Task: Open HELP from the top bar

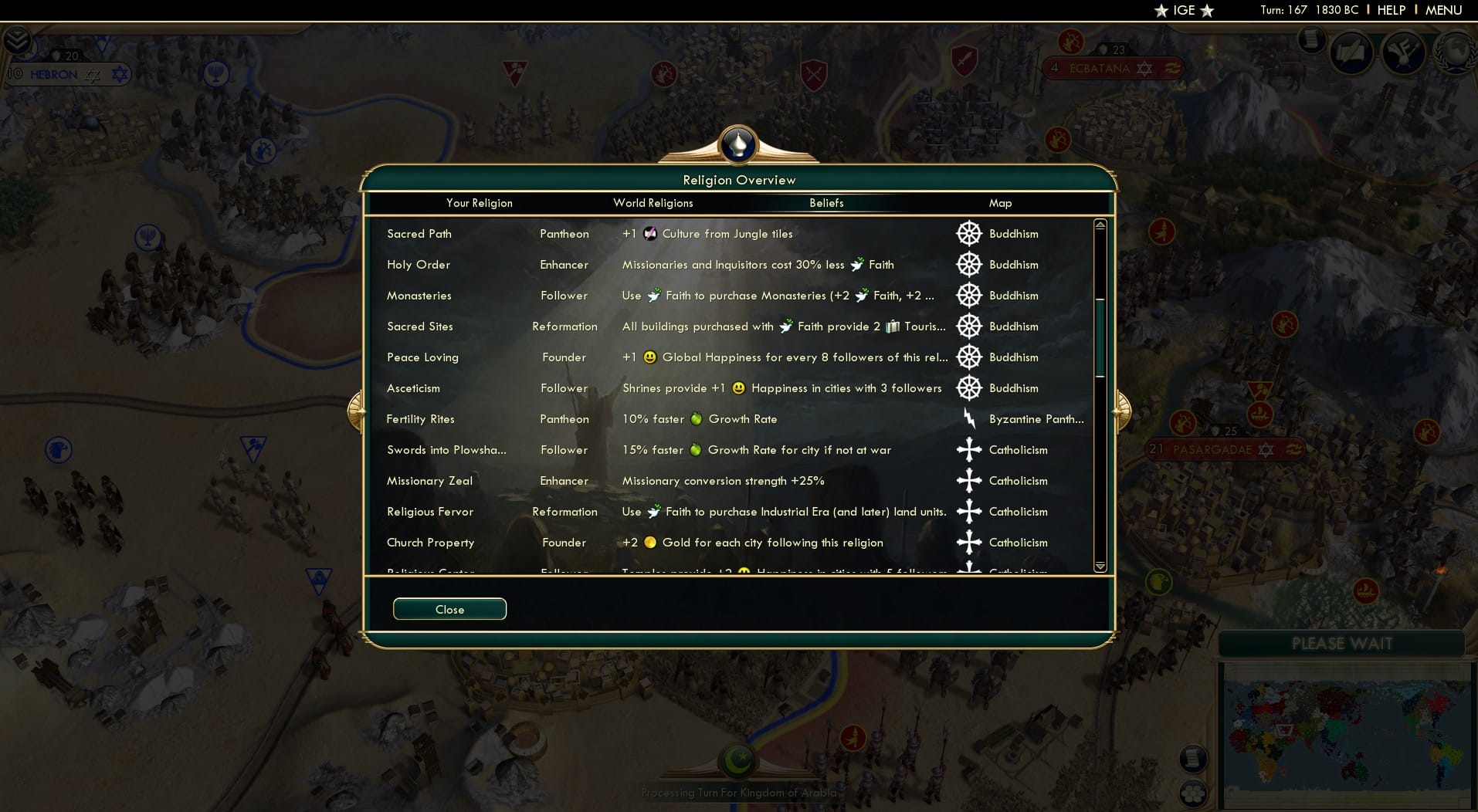Action: click(1390, 10)
